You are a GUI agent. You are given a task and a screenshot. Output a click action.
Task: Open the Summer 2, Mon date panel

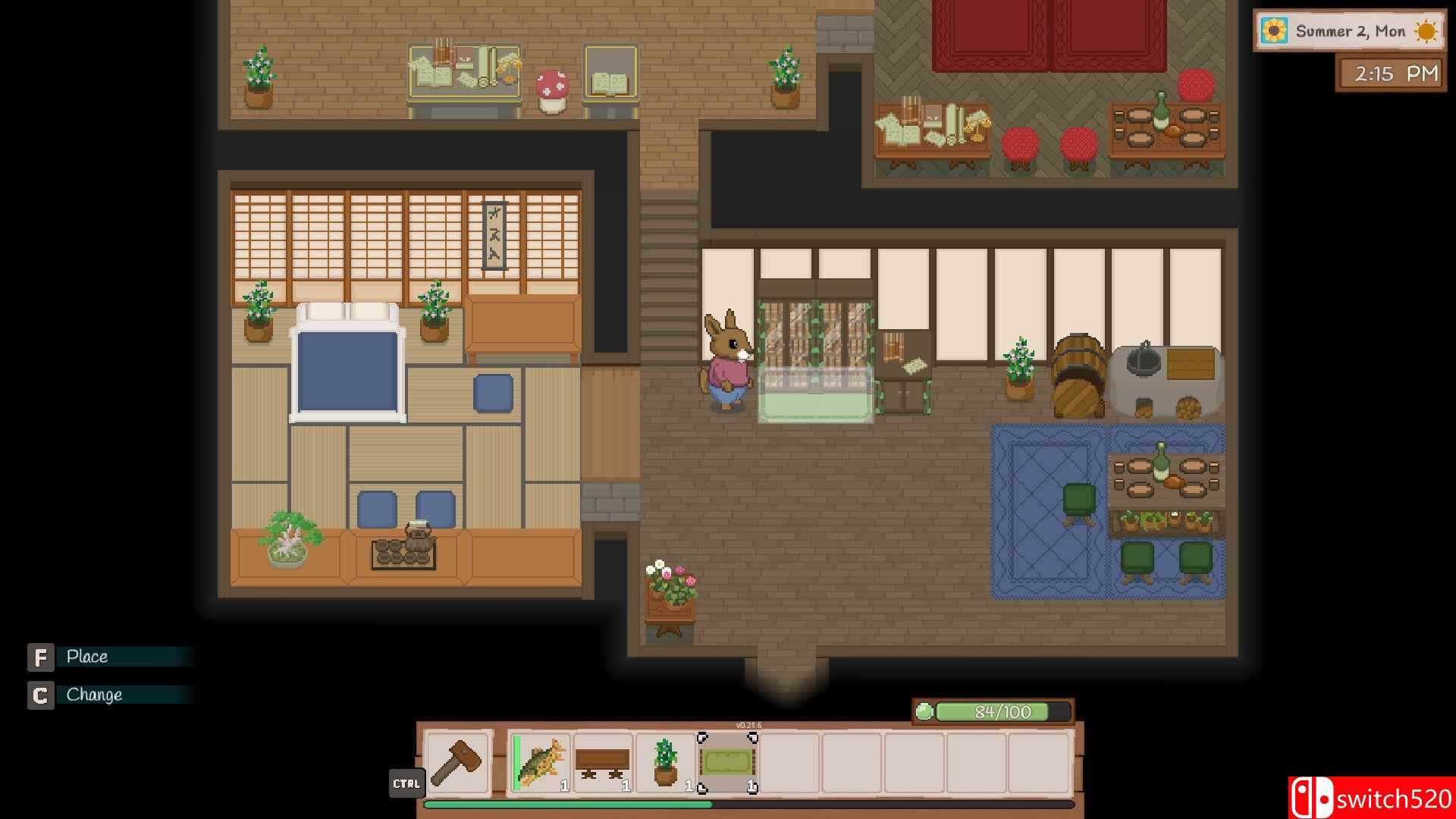coord(1350,31)
